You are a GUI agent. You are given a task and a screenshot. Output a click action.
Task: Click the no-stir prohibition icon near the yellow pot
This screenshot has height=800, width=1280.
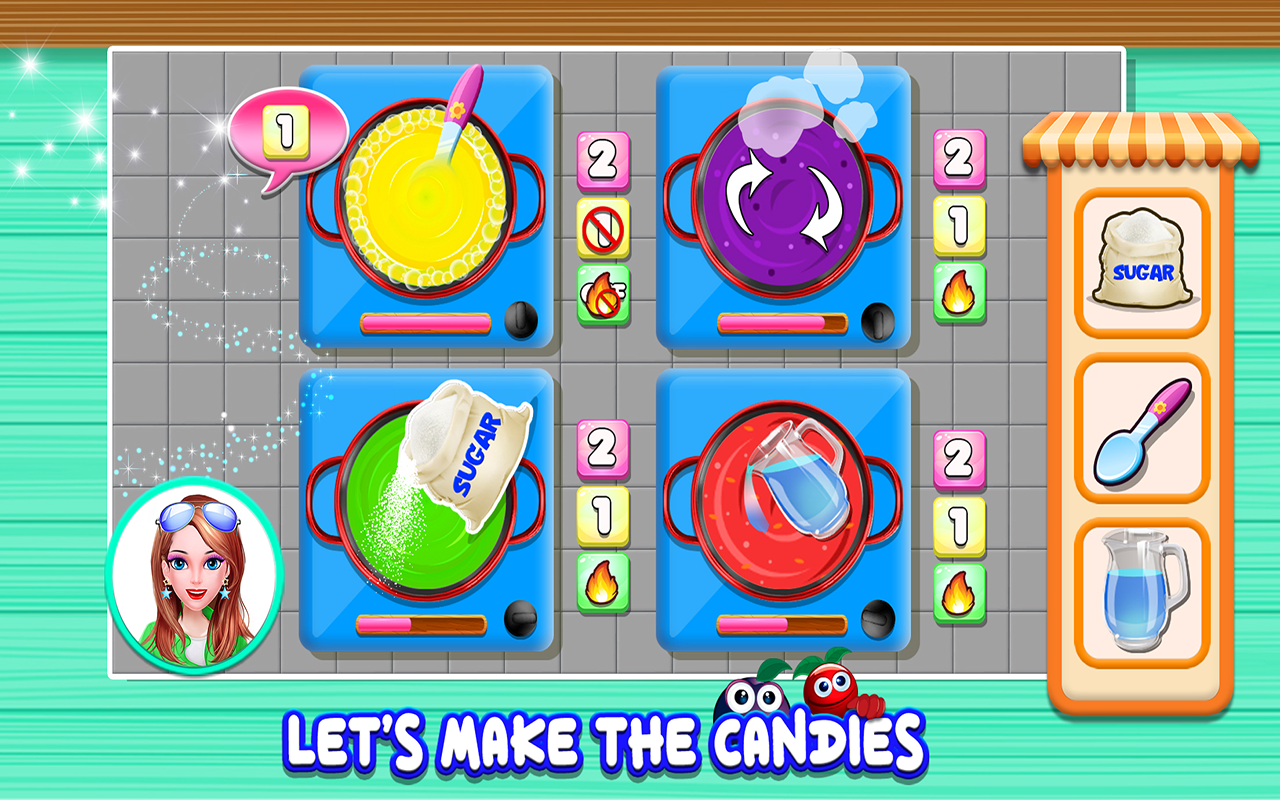(x=601, y=228)
